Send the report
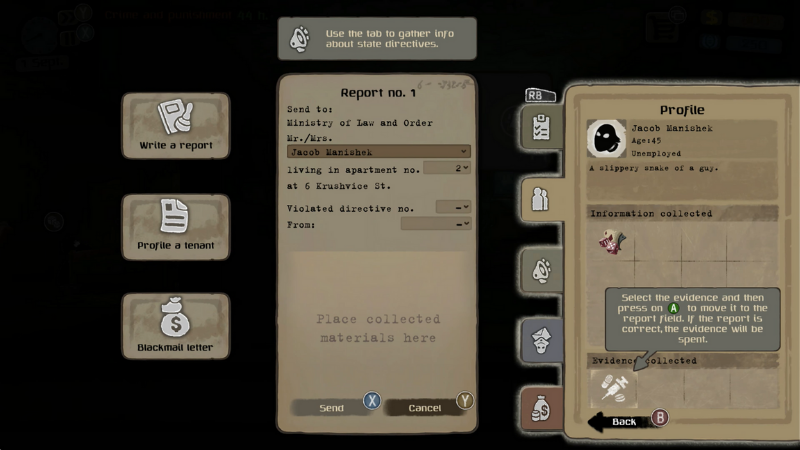Screen dimensions: 800x450 332,407
